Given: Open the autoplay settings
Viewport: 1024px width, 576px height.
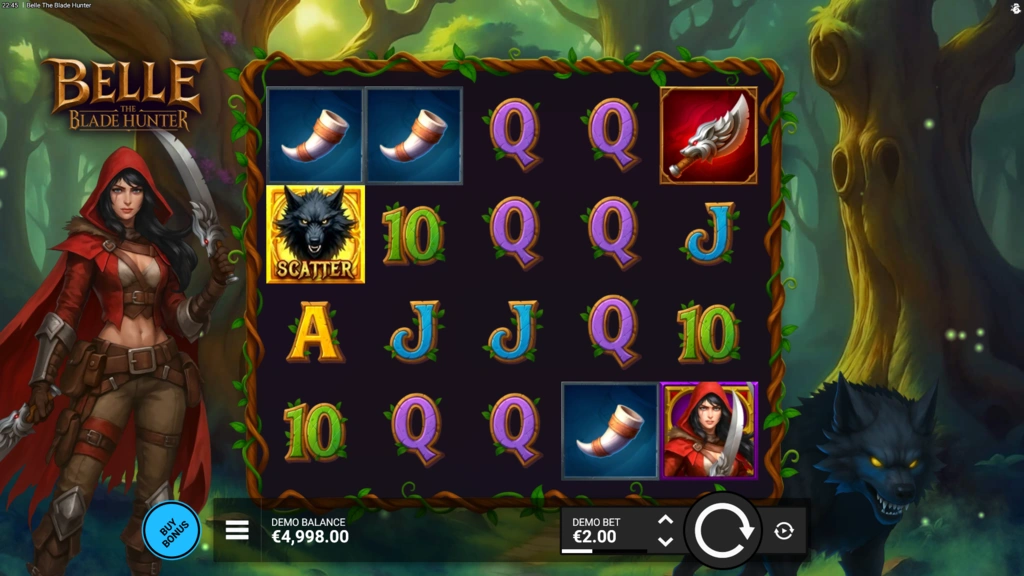Looking at the screenshot, I should pos(784,531).
